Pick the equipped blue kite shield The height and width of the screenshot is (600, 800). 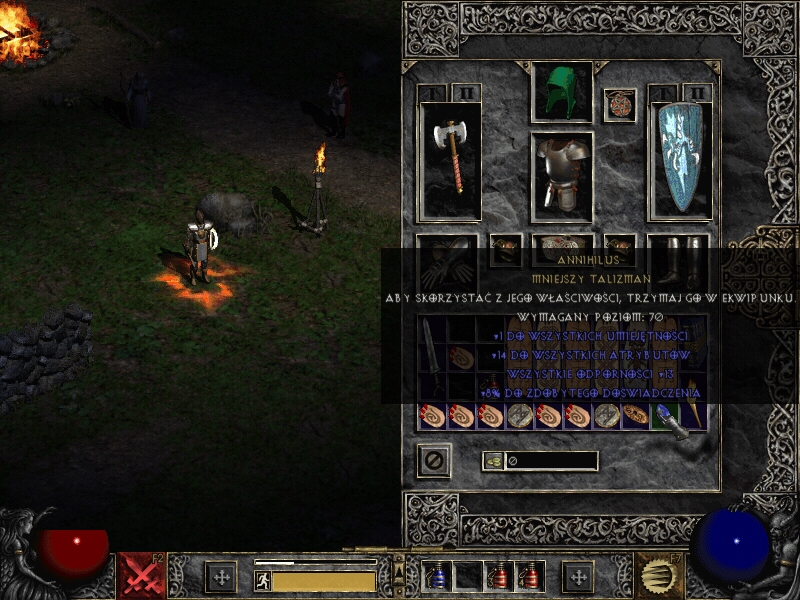pyautogui.click(x=679, y=160)
